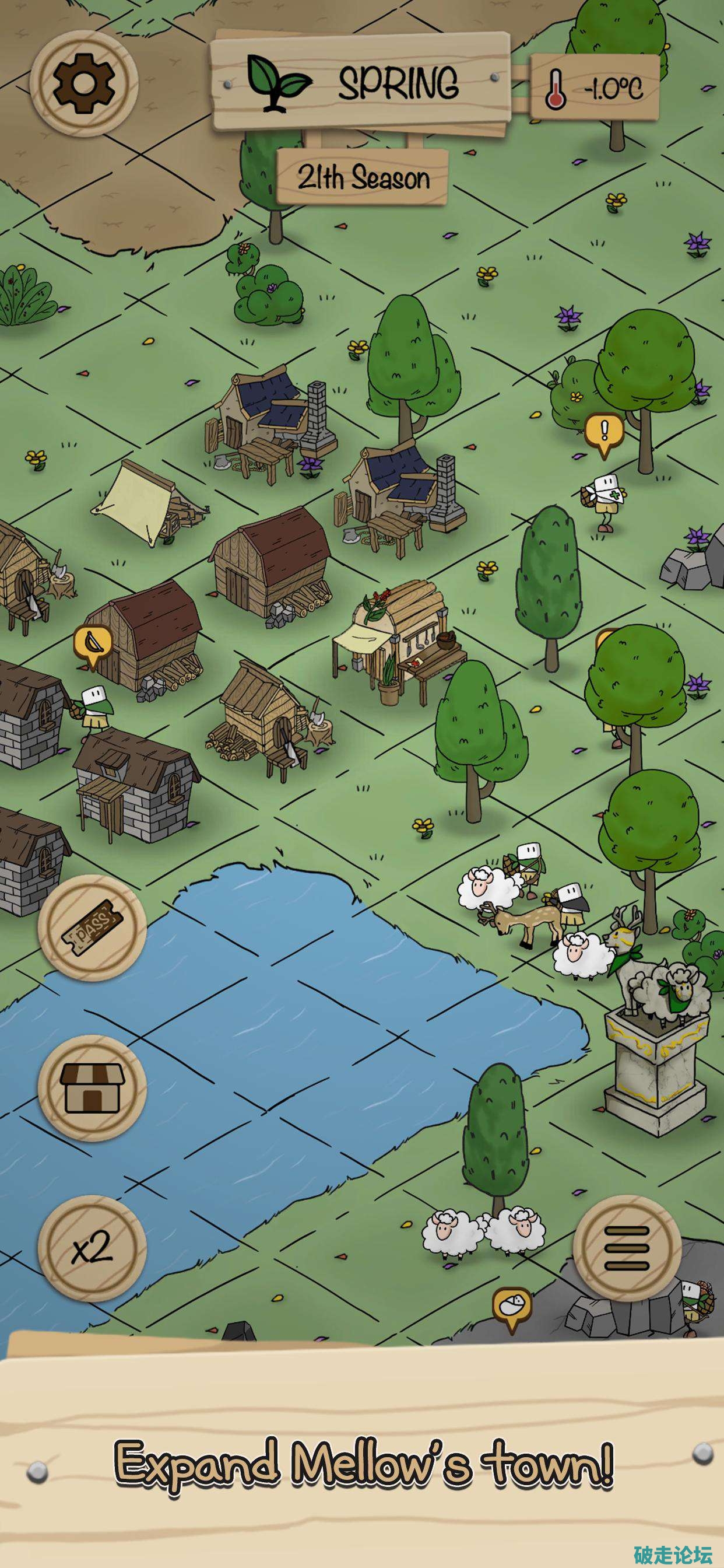Tap the bow marker beside the barn
Viewport: 724px width, 1568px height.
tap(93, 643)
